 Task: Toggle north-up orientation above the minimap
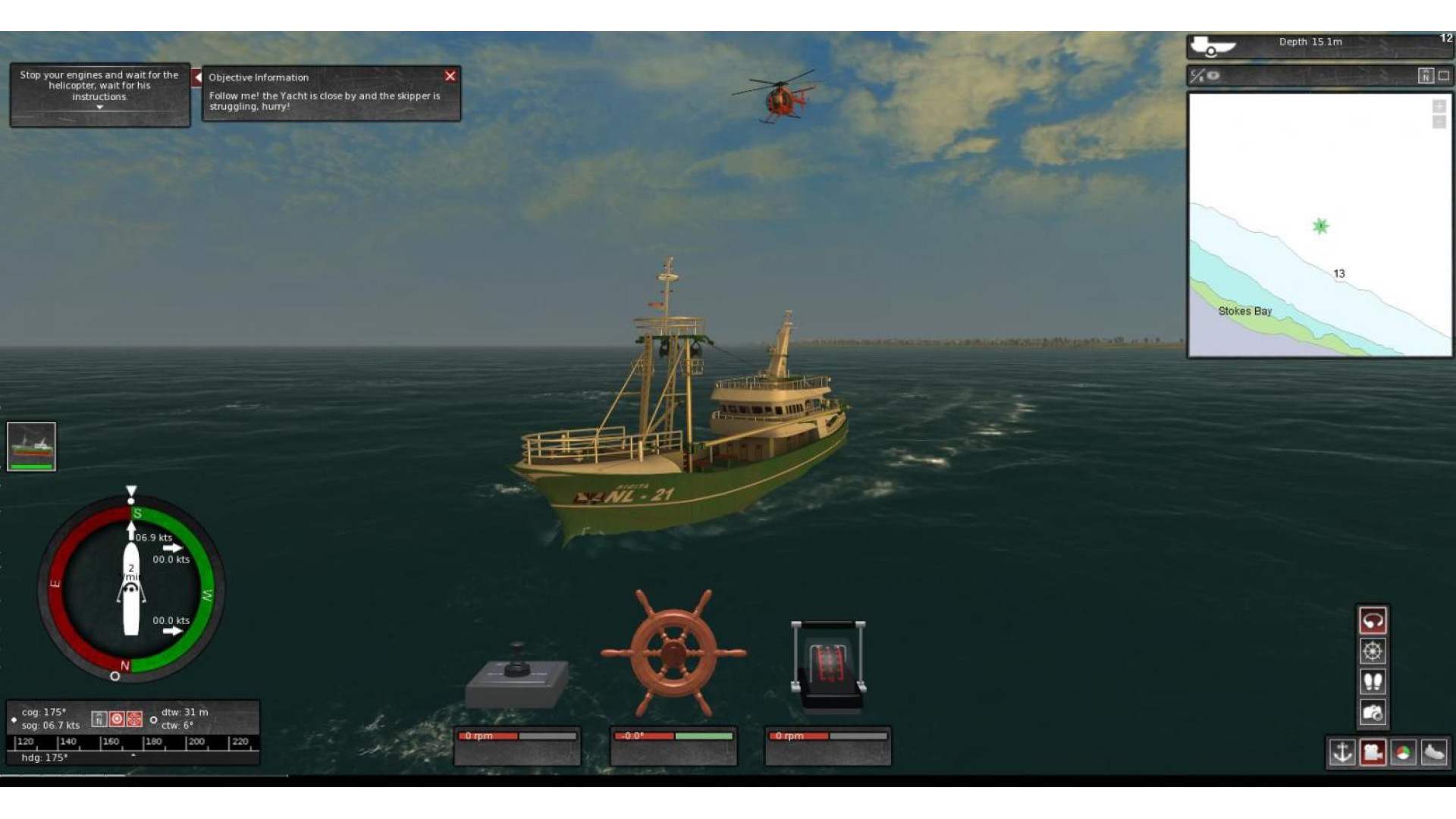click(x=1426, y=76)
